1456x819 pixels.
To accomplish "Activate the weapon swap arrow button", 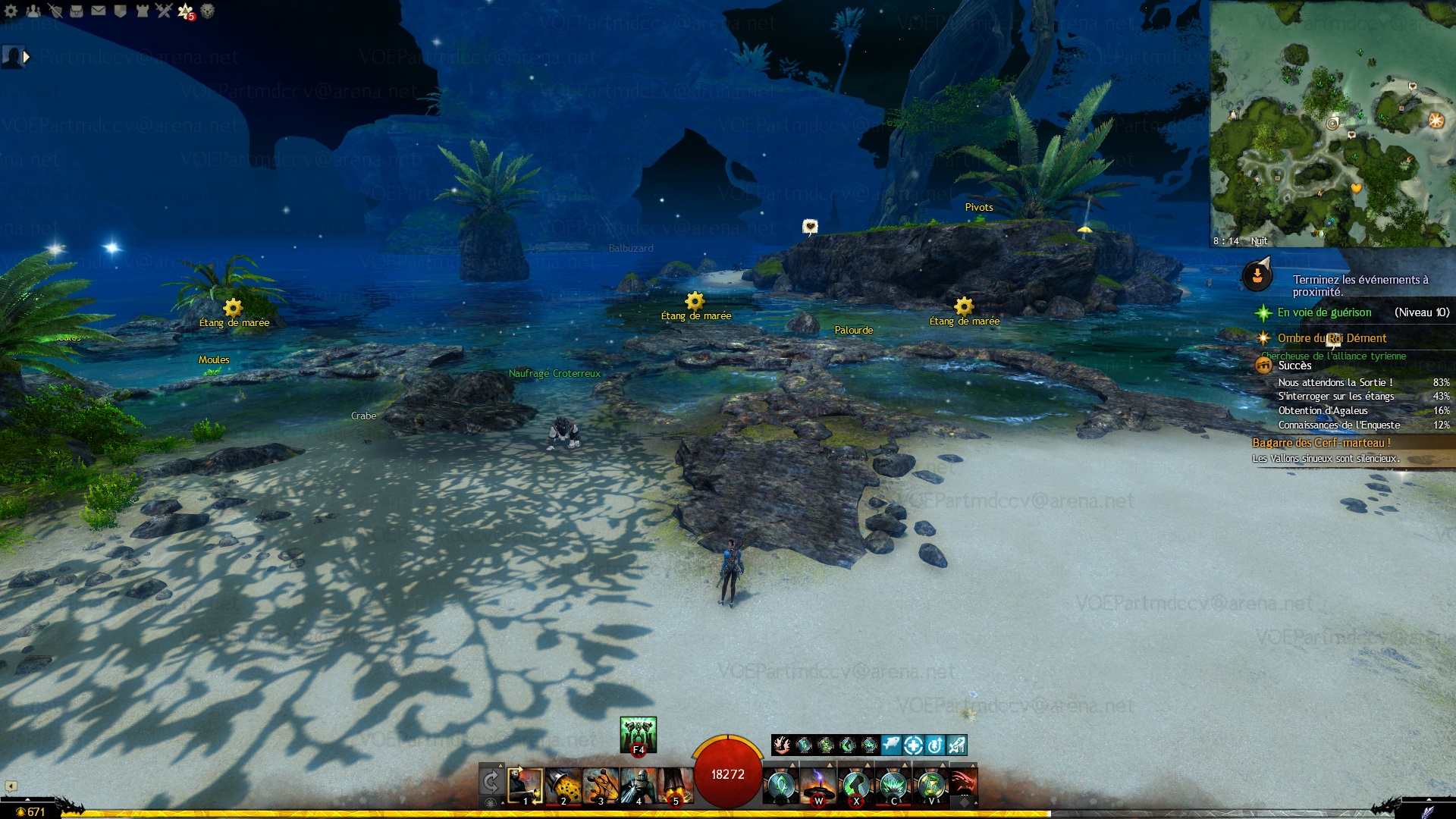I will coord(491,782).
